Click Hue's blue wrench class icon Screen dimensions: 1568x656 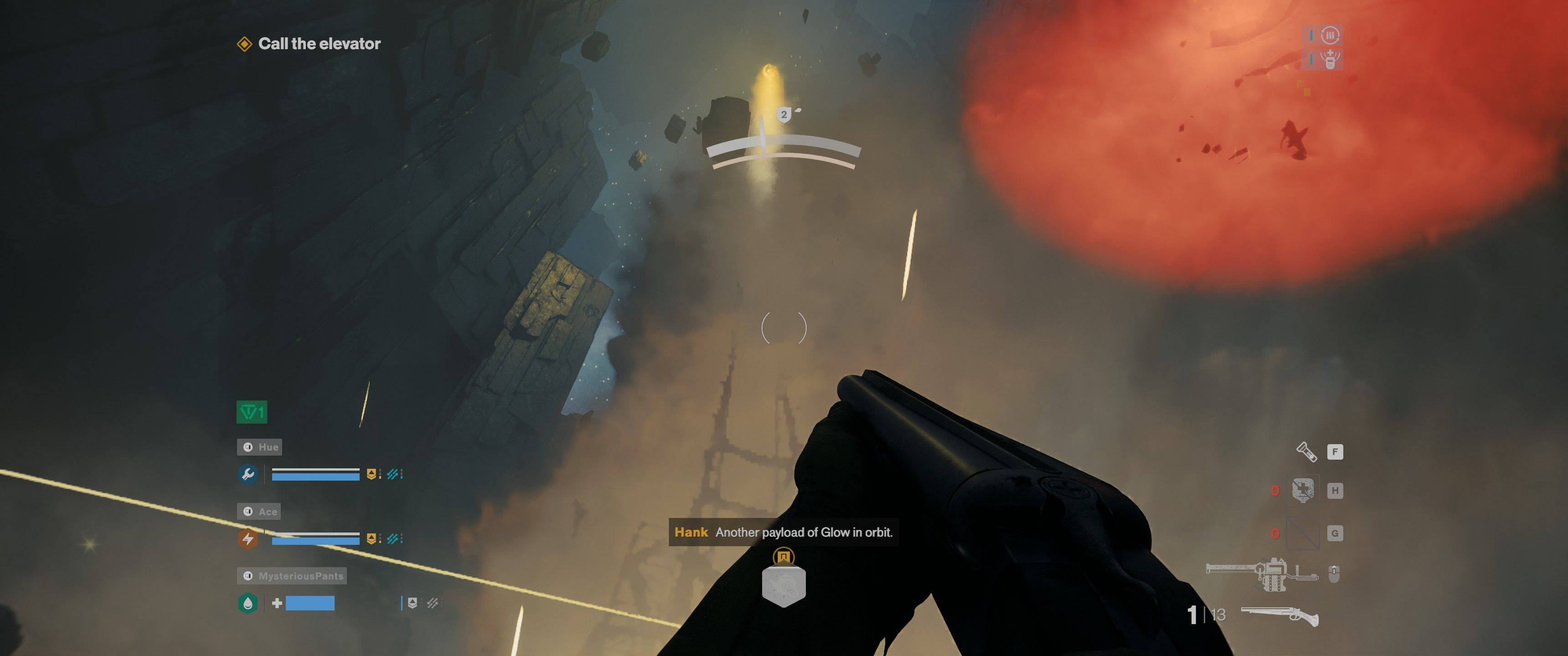(248, 474)
